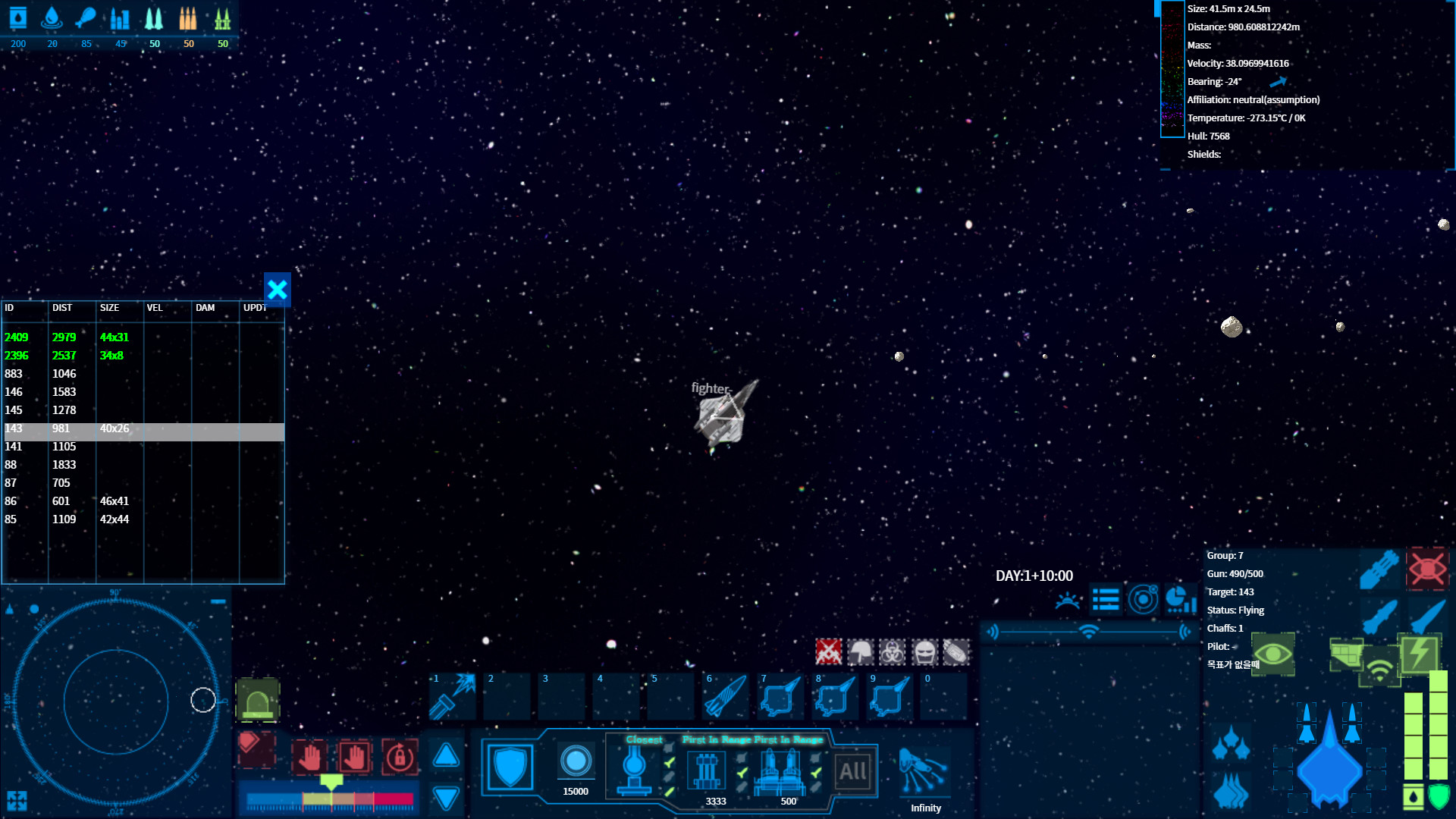This screenshot has width=1456, height=819.
Task: Sort the target list by SIZE column
Action: click(x=108, y=308)
